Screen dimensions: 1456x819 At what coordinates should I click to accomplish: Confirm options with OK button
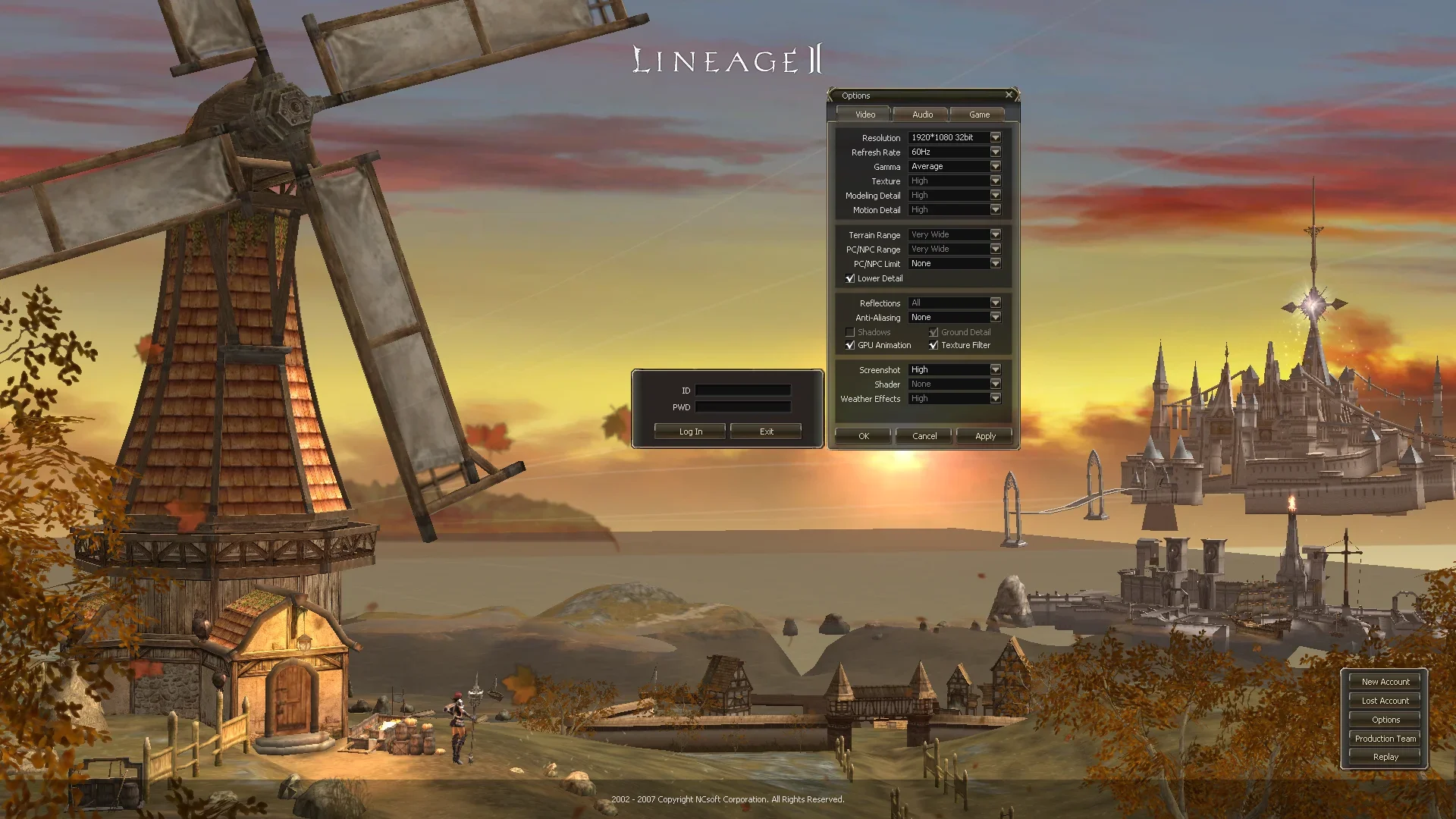point(863,436)
